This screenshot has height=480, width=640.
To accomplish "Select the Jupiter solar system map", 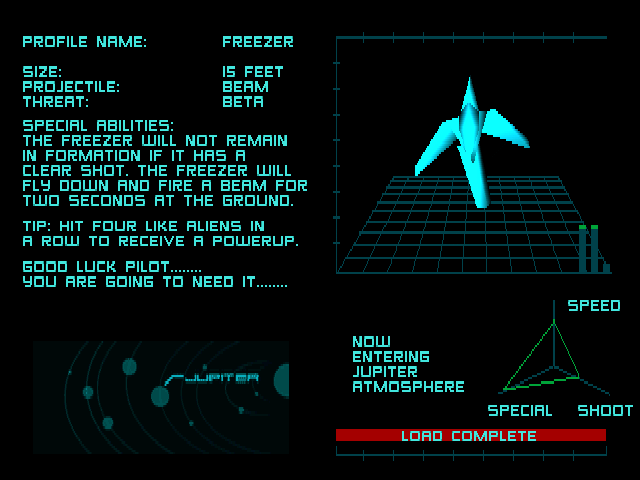I will (x=161, y=397).
